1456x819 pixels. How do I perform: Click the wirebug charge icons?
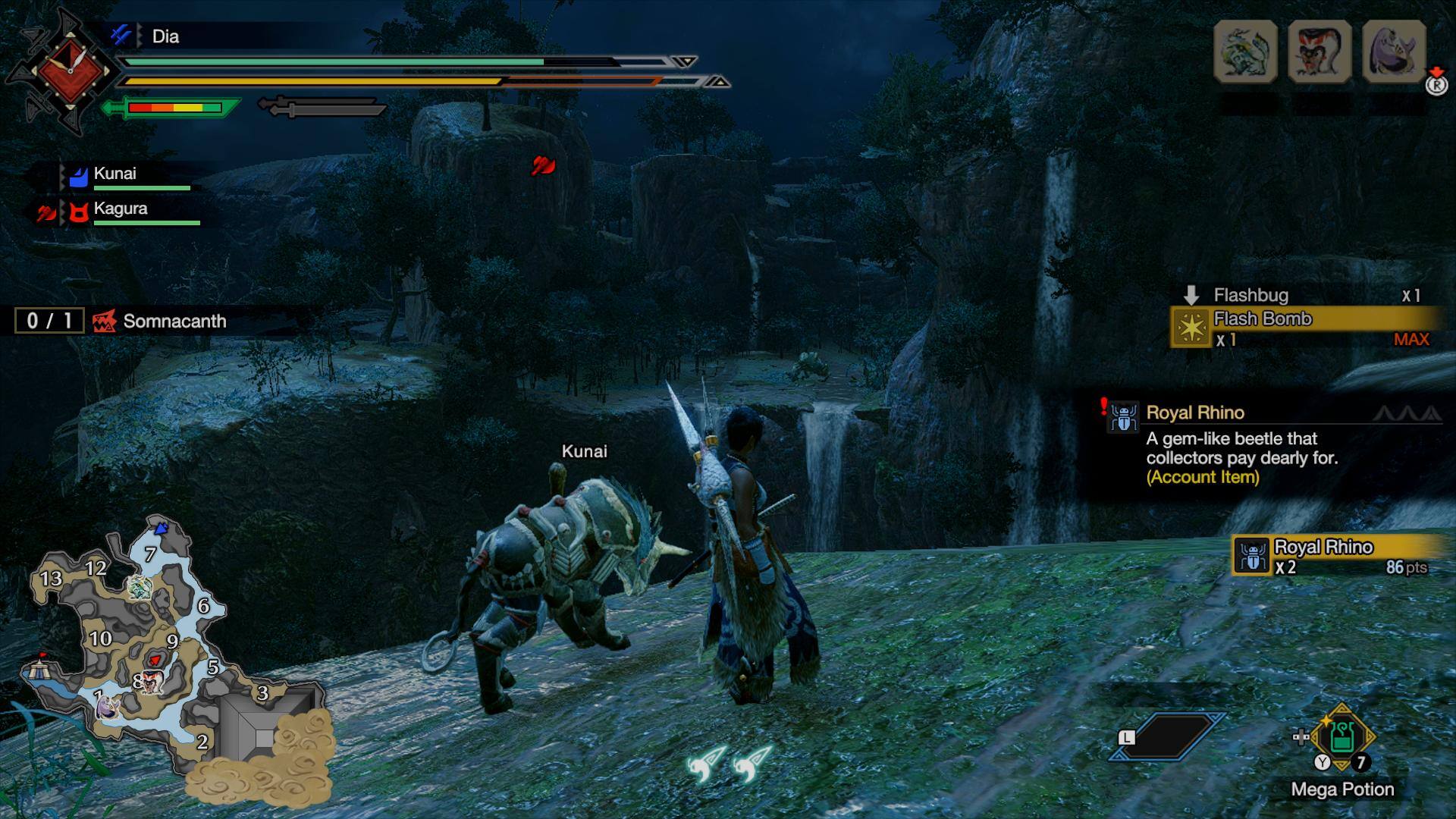(x=730, y=762)
